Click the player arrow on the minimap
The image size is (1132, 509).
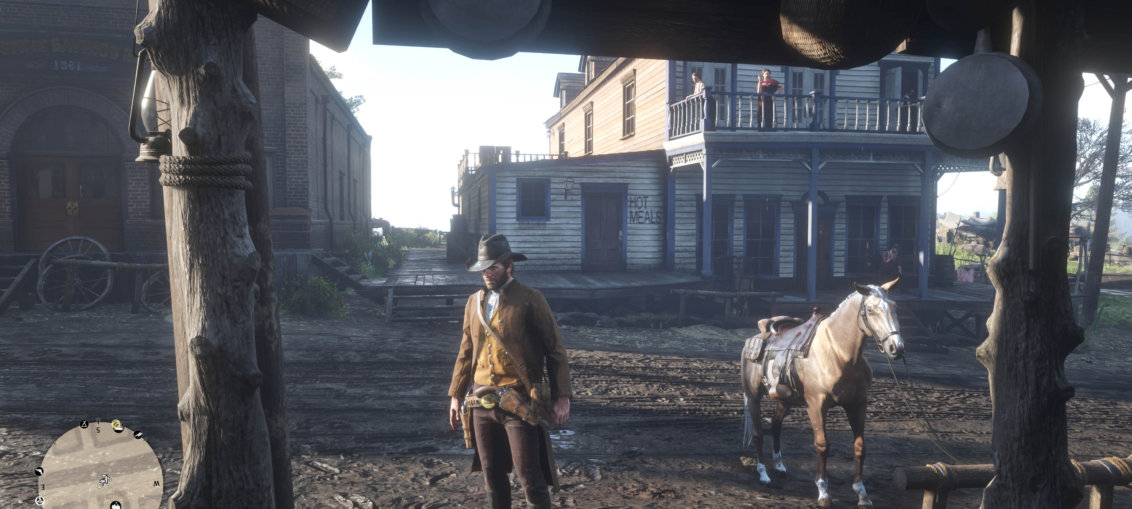point(103,480)
